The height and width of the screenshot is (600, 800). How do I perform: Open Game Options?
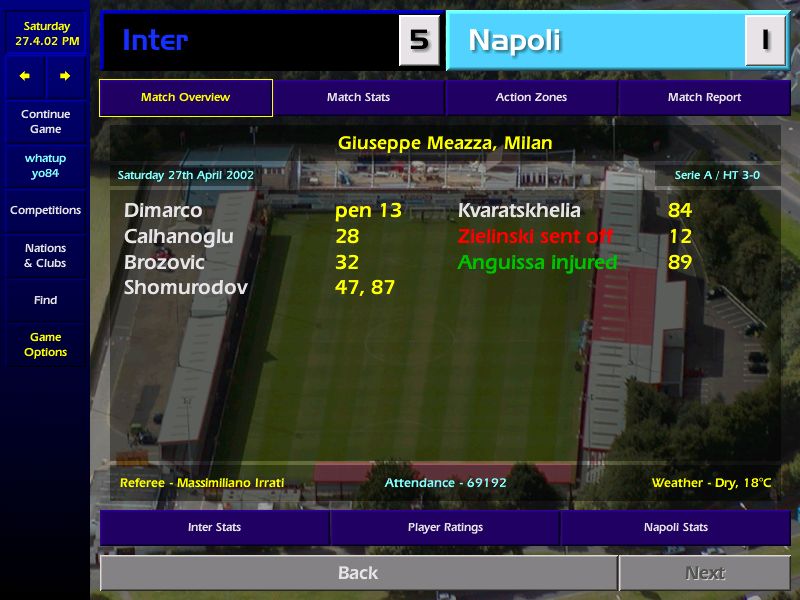45,345
